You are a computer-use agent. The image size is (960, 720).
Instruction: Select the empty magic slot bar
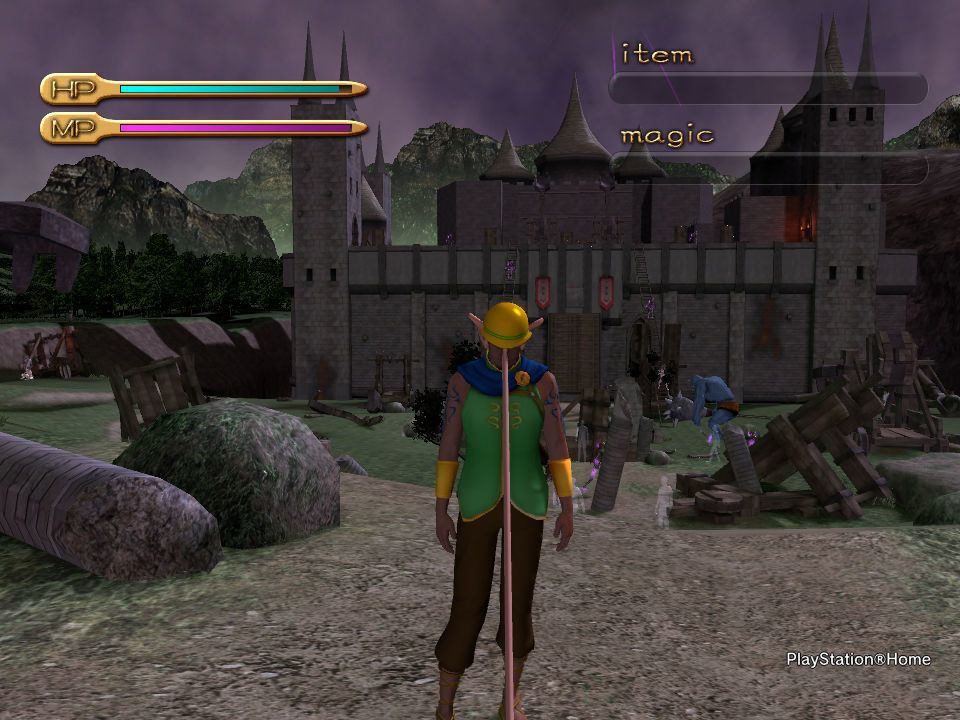(768, 168)
